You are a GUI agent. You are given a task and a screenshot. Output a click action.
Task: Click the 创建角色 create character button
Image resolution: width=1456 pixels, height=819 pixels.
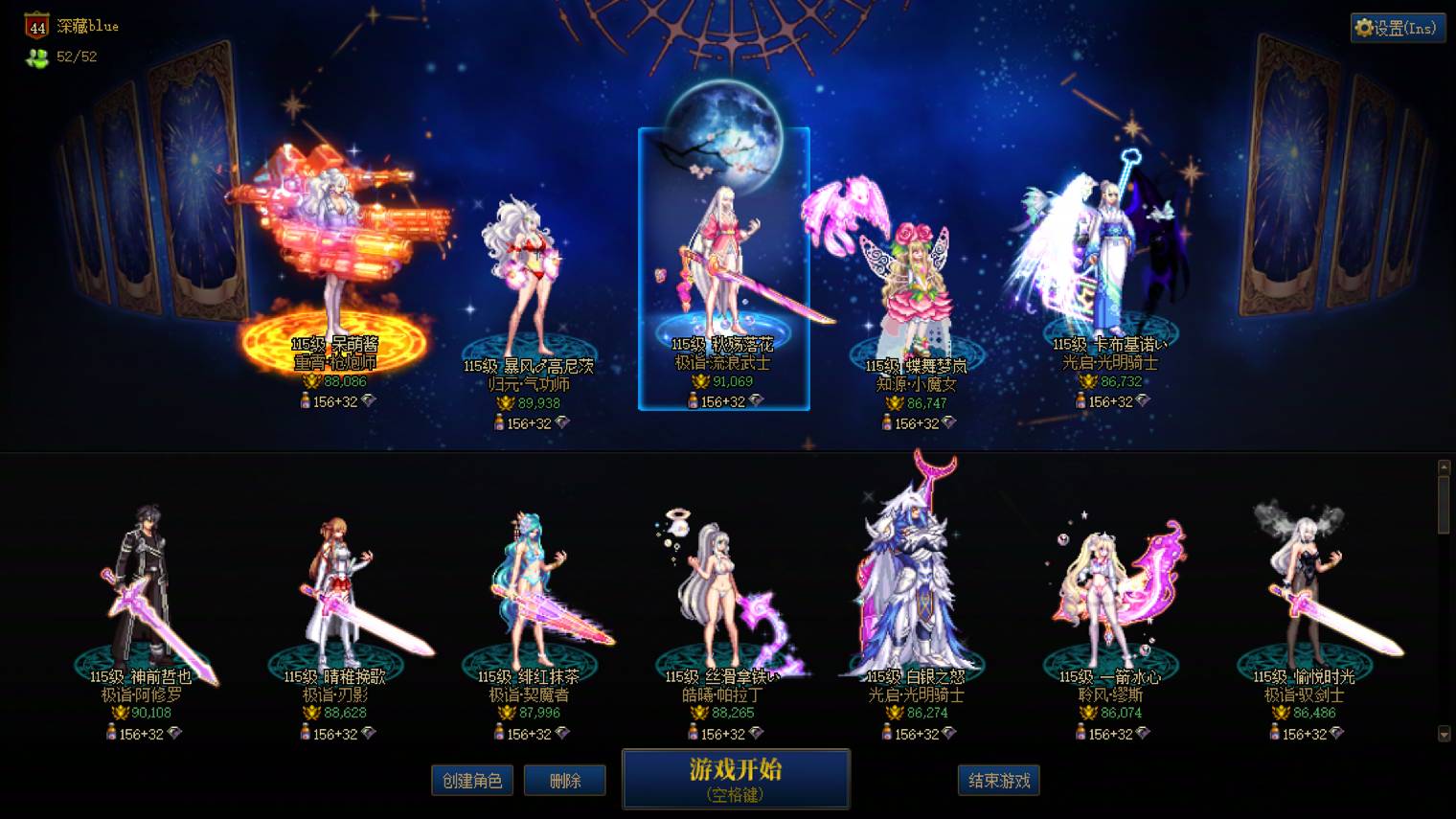point(472,780)
